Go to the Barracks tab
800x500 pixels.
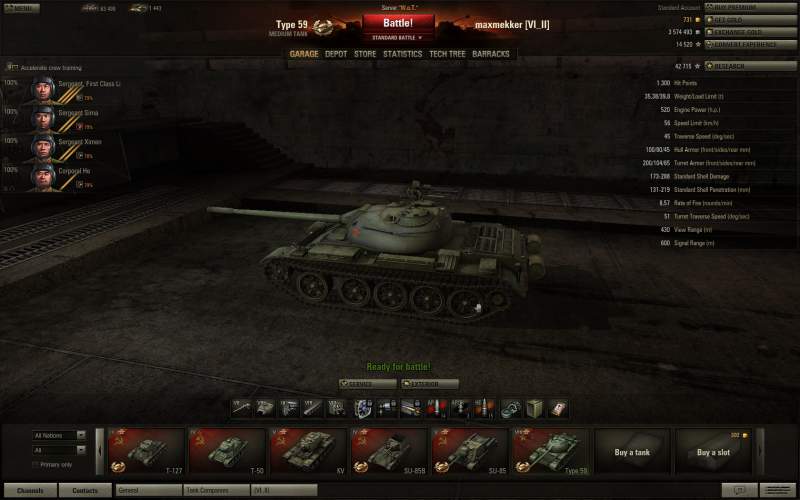(491, 54)
